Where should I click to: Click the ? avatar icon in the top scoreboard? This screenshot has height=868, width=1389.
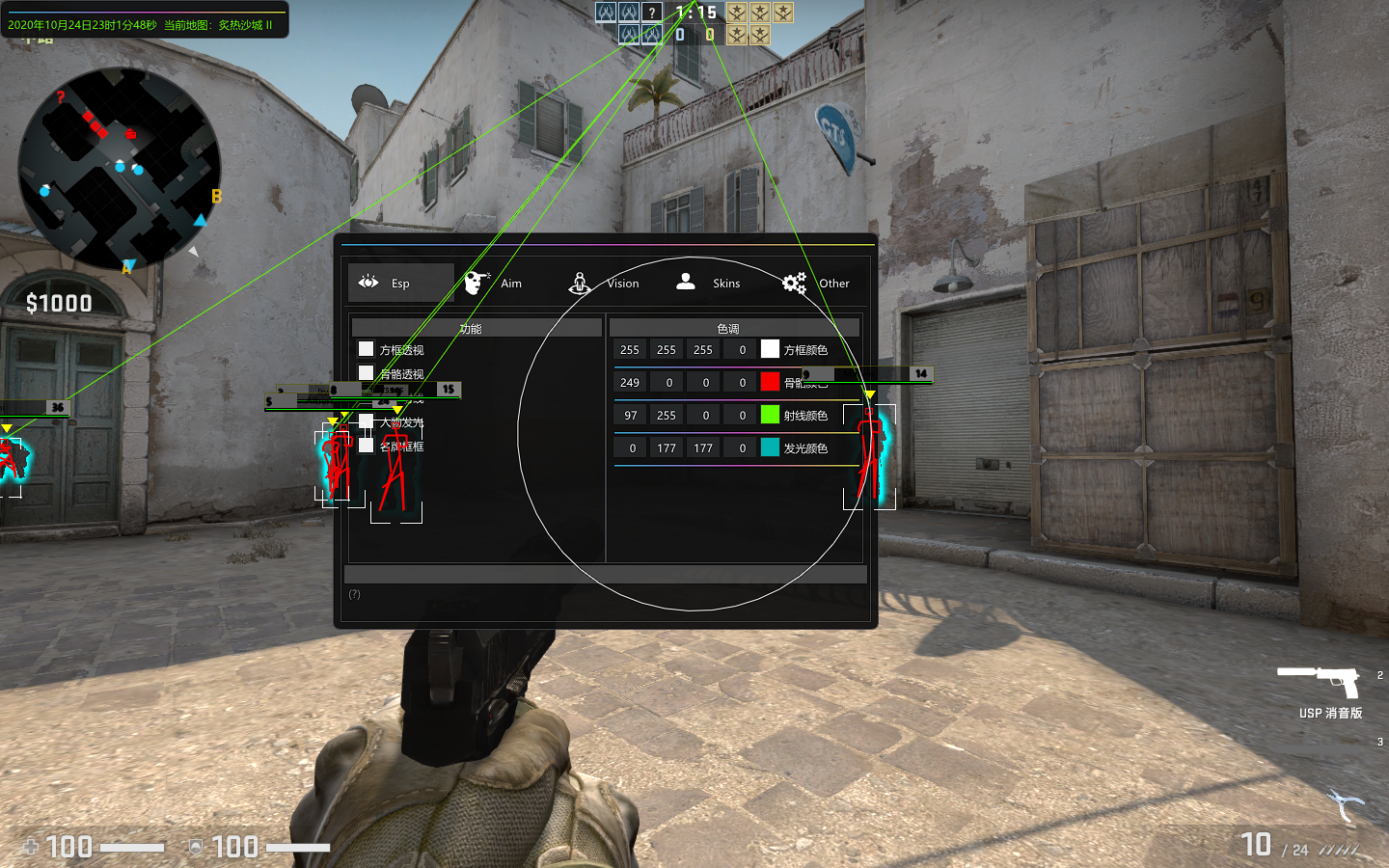(651, 12)
